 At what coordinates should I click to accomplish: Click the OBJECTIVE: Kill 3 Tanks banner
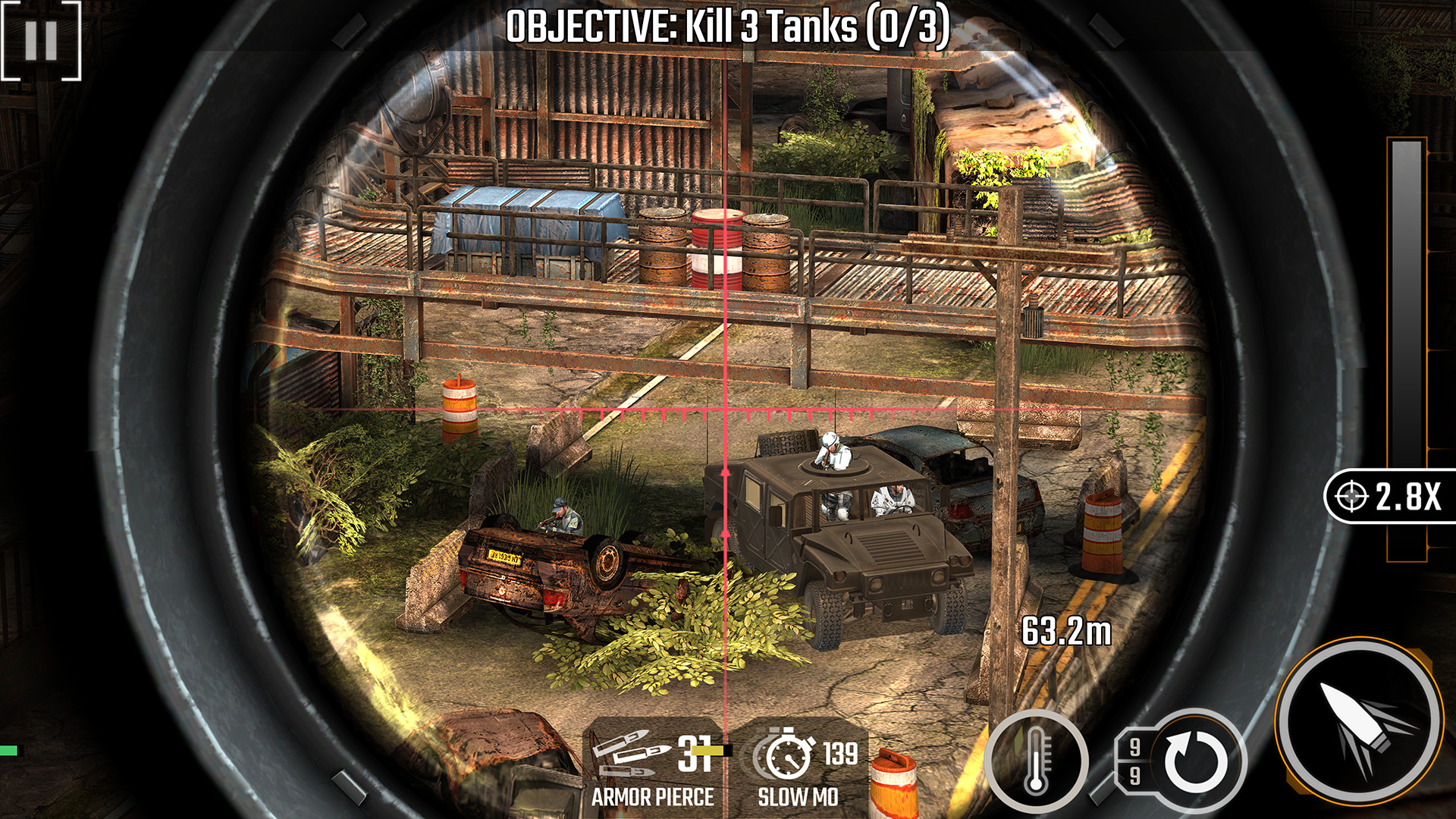pyautogui.click(x=728, y=24)
